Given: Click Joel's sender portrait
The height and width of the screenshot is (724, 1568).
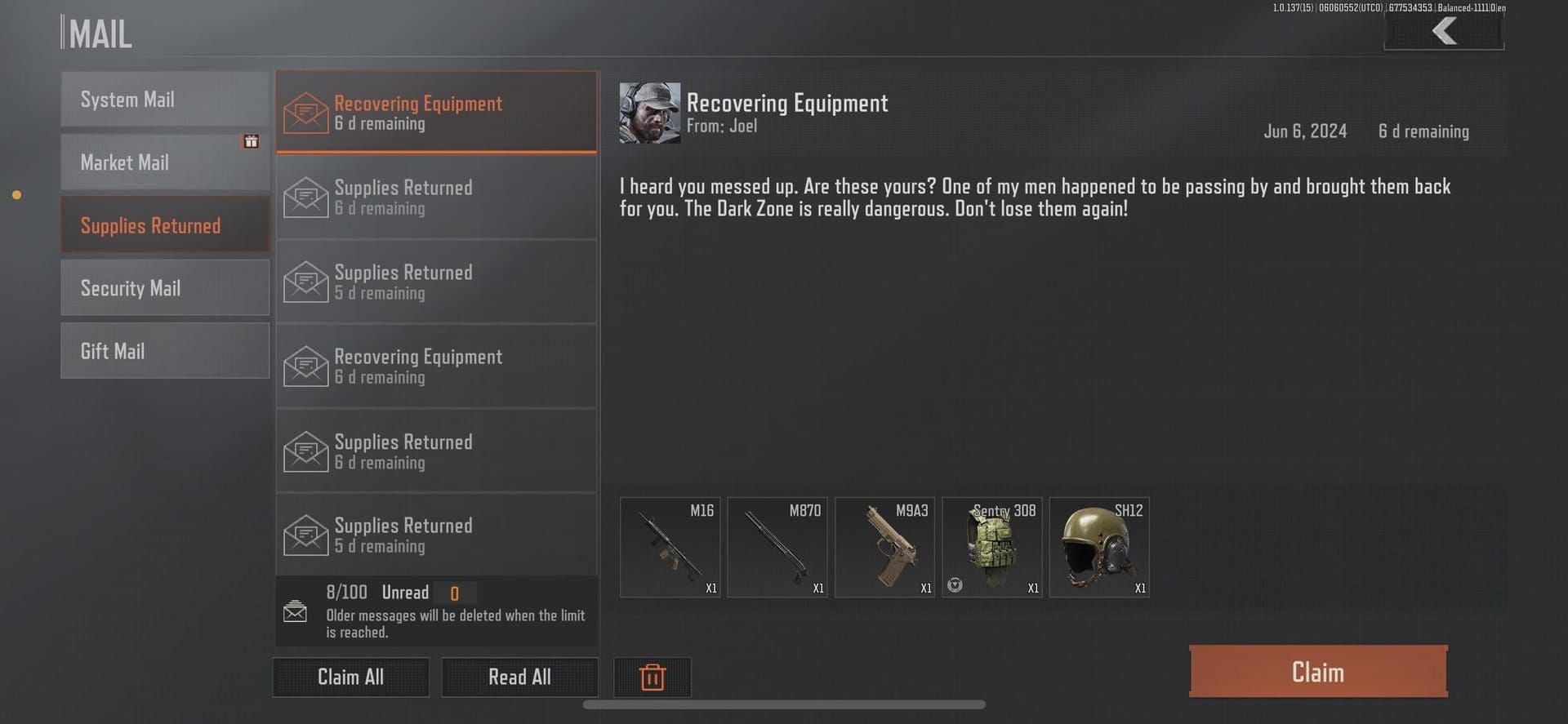Looking at the screenshot, I should point(649,113).
